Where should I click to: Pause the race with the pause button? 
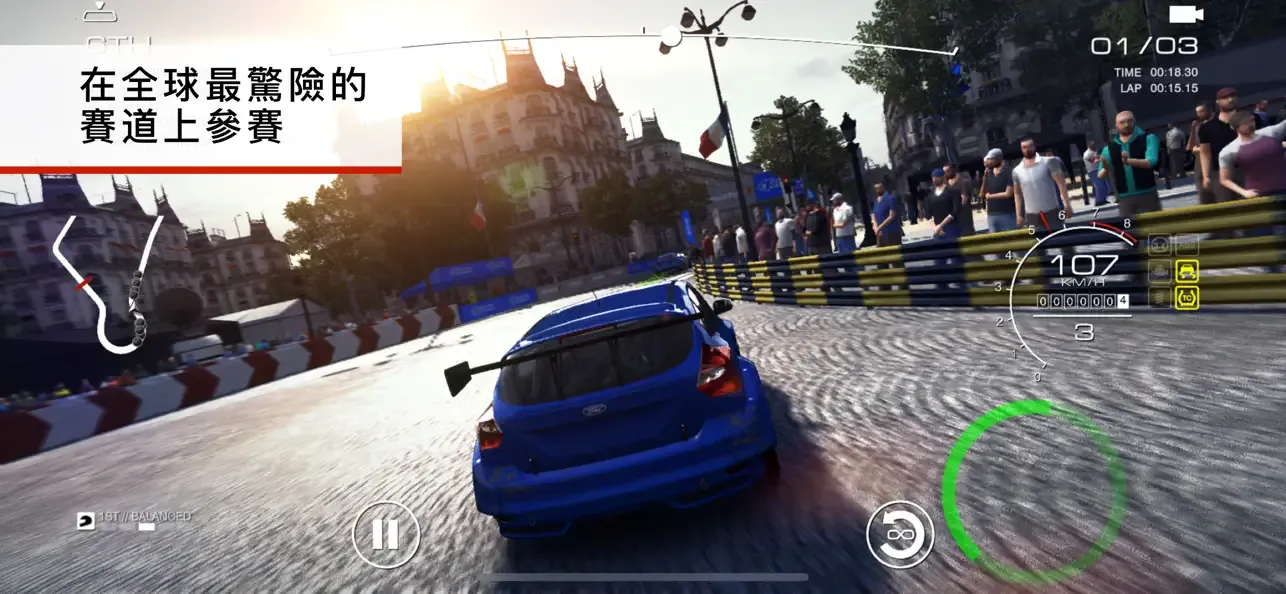385,534
